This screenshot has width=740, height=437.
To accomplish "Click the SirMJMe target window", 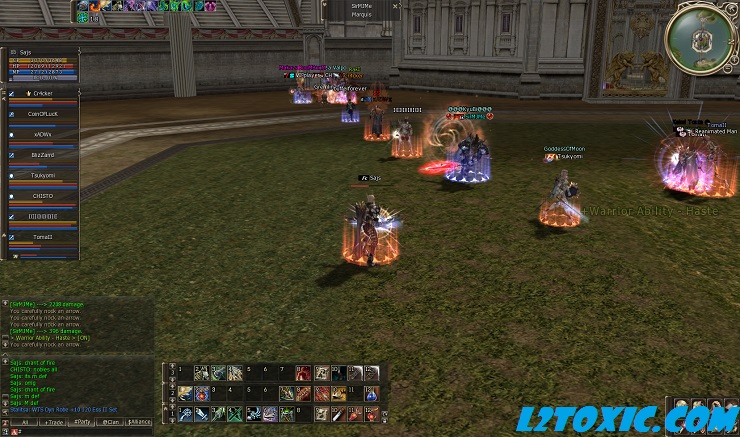I will [362, 10].
